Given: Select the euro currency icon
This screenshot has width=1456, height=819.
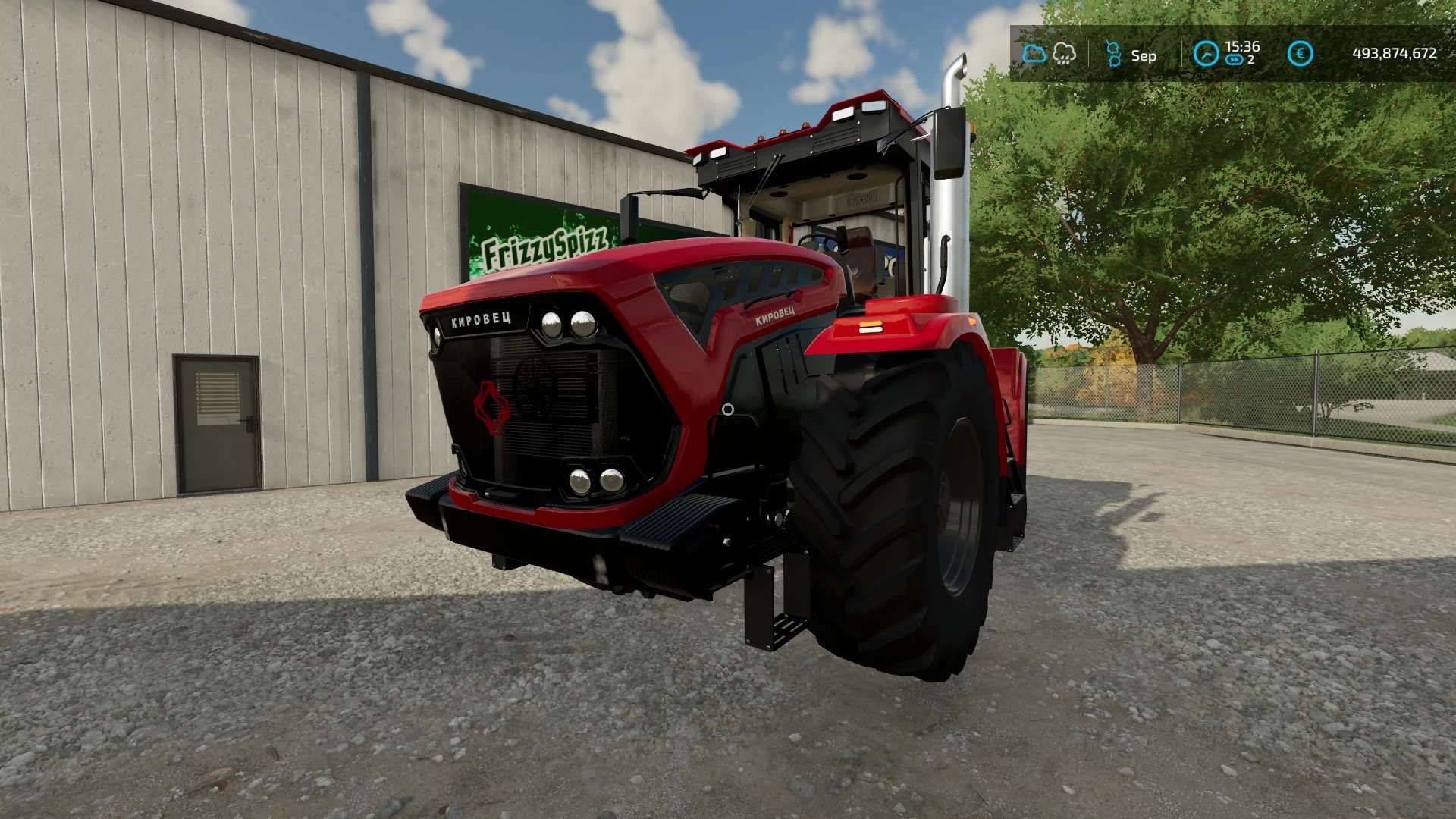Looking at the screenshot, I should (1301, 54).
